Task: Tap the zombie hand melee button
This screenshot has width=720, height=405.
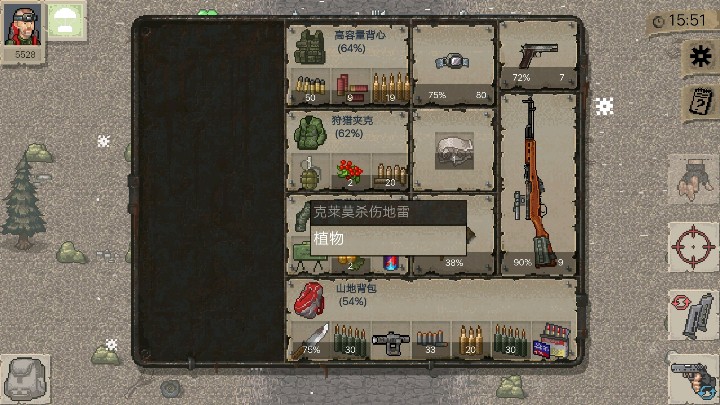Action: [x=692, y=180]
